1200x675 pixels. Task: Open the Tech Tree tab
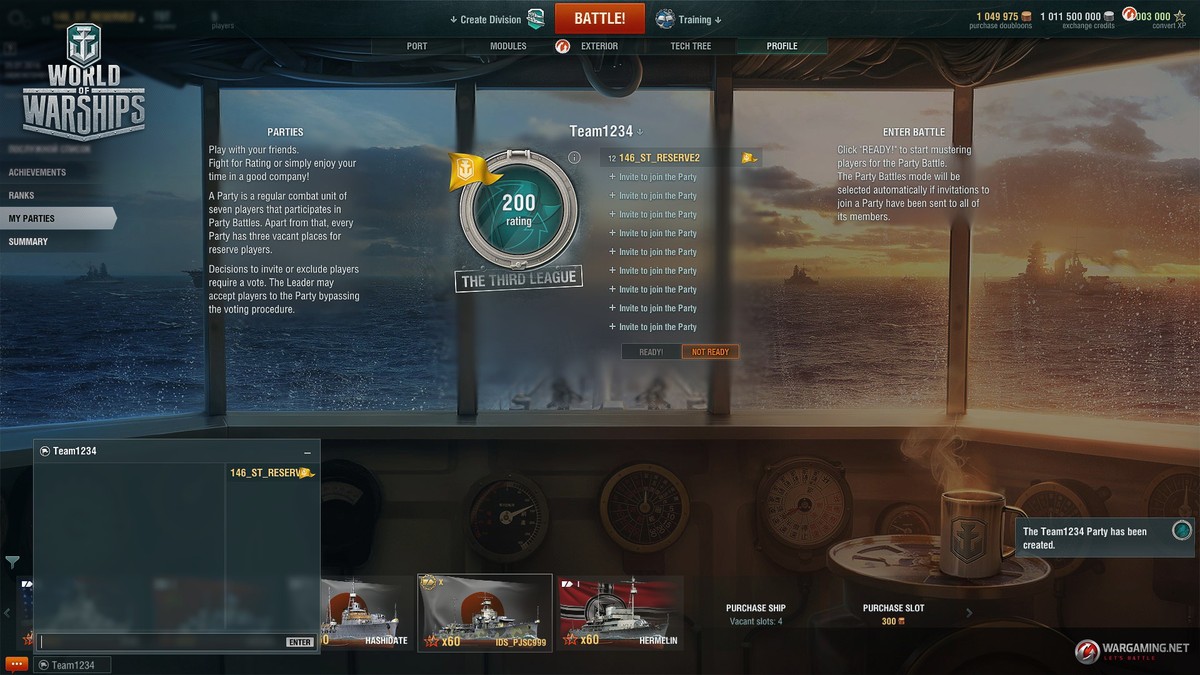(x=691, y=46)
